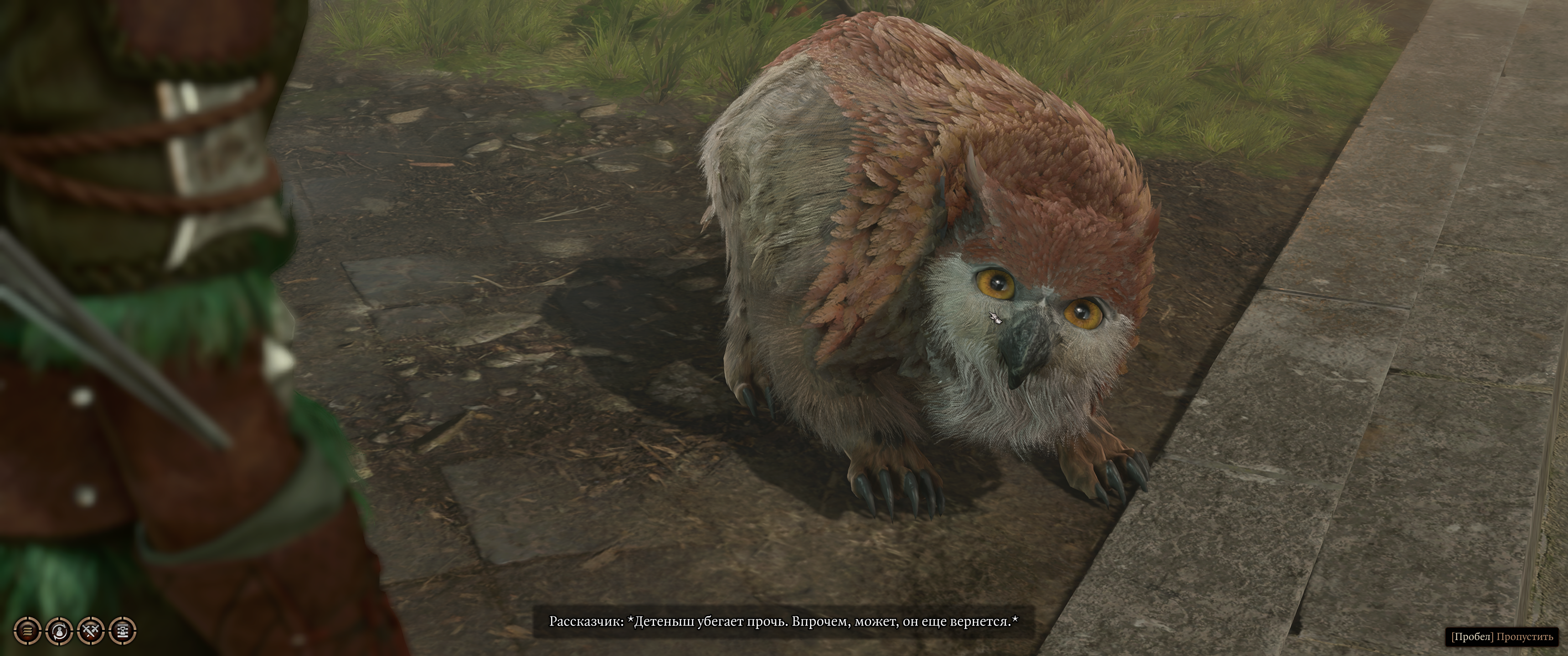Select the crossed swords attack icon
1568x656 pixels.
pyautogui.click(x=91, y=630)
